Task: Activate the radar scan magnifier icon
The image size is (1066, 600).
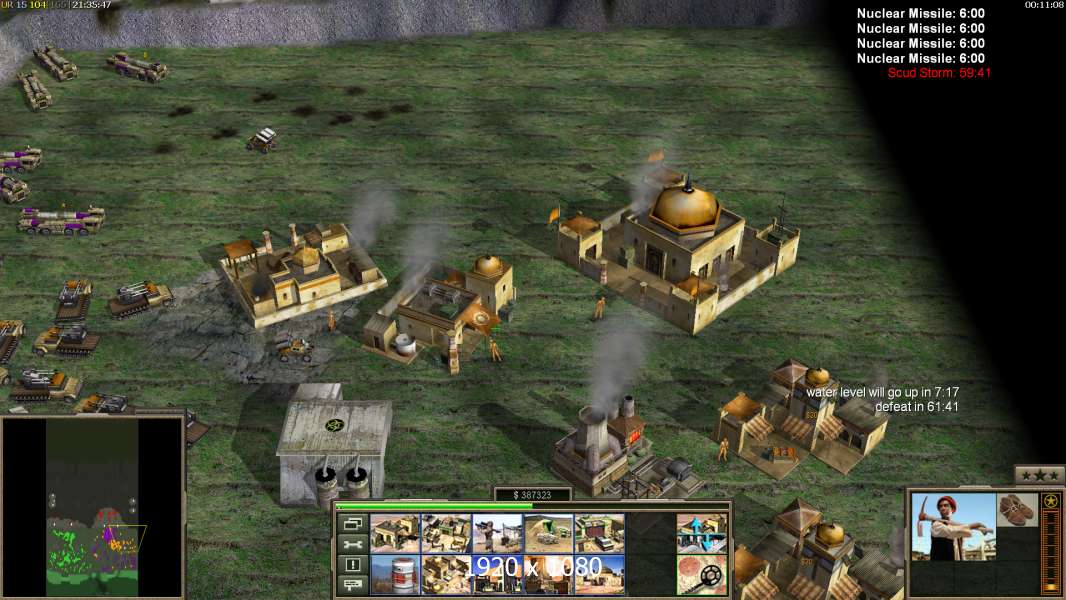Action: (x=701, y=575)
